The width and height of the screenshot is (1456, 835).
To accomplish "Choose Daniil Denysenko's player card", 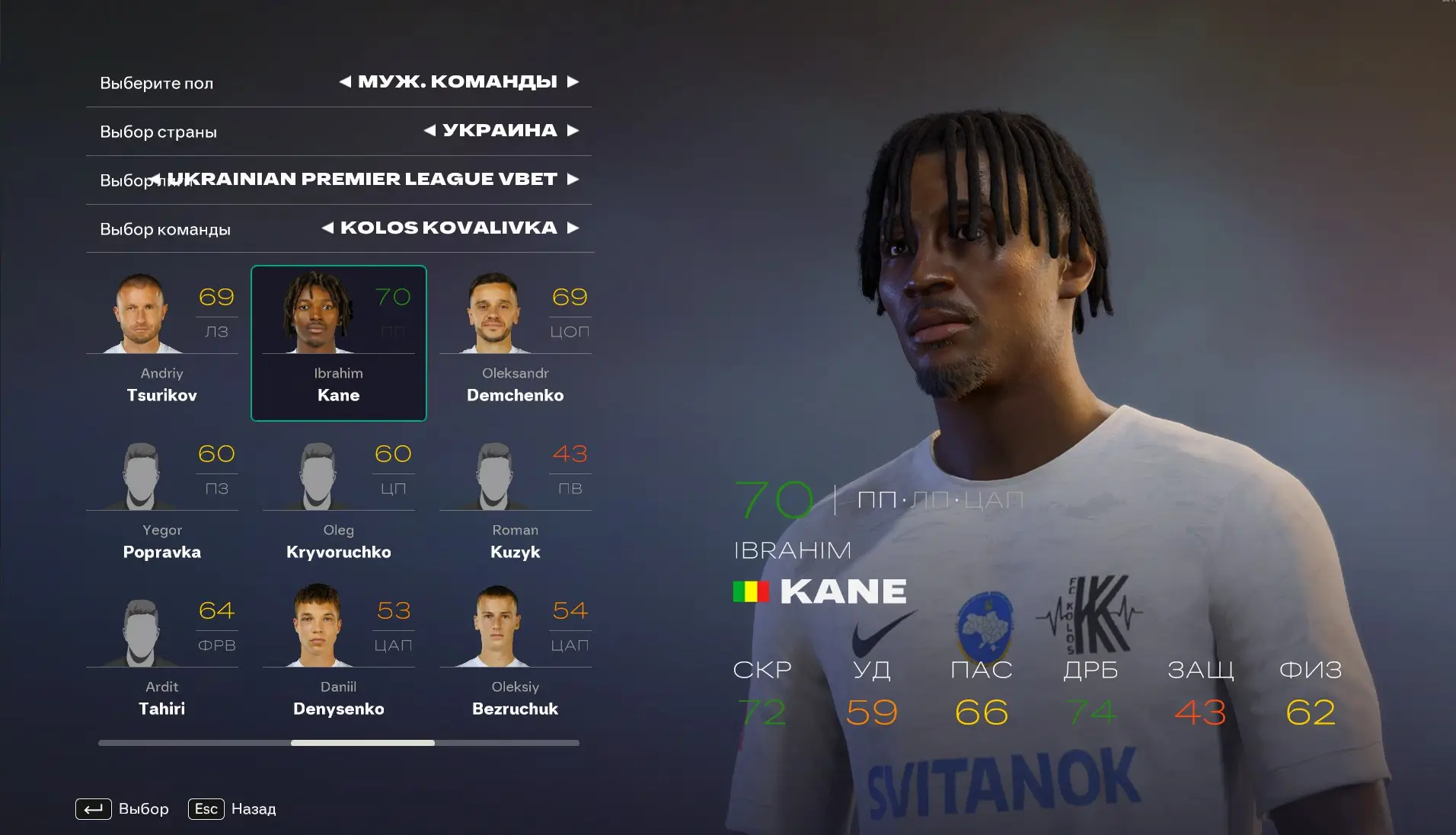I will pos(339,656).
